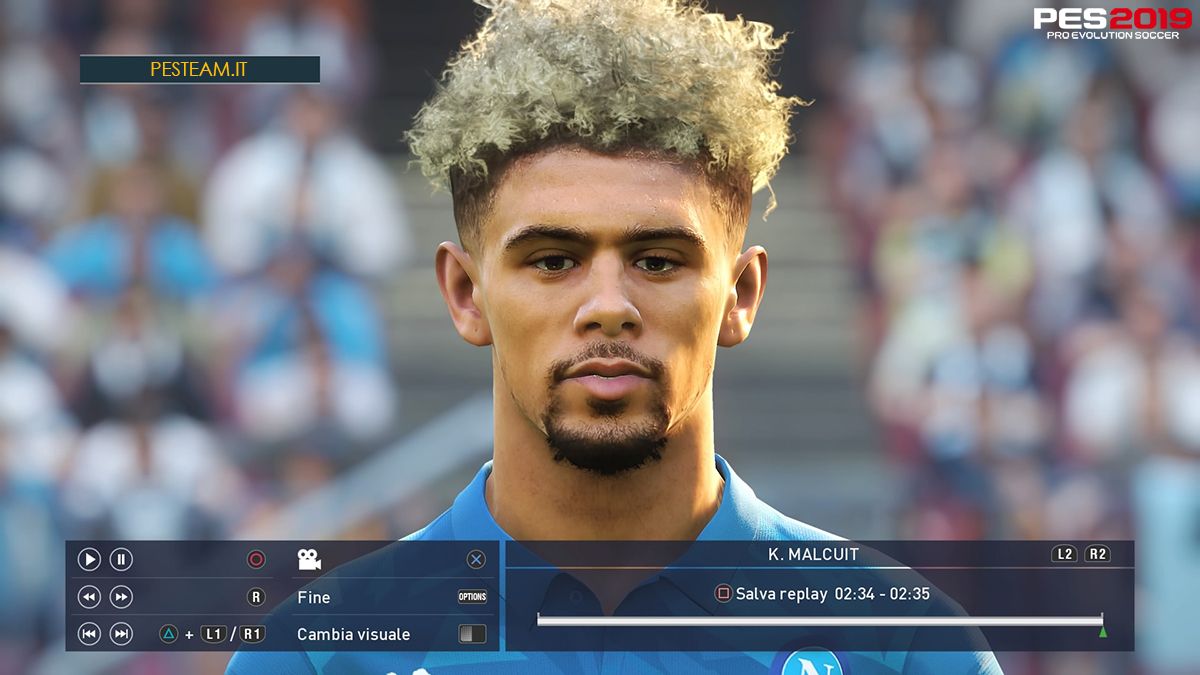Skip to the replay end
This screenshot has width=1200, height=675.
pos(121,634)
